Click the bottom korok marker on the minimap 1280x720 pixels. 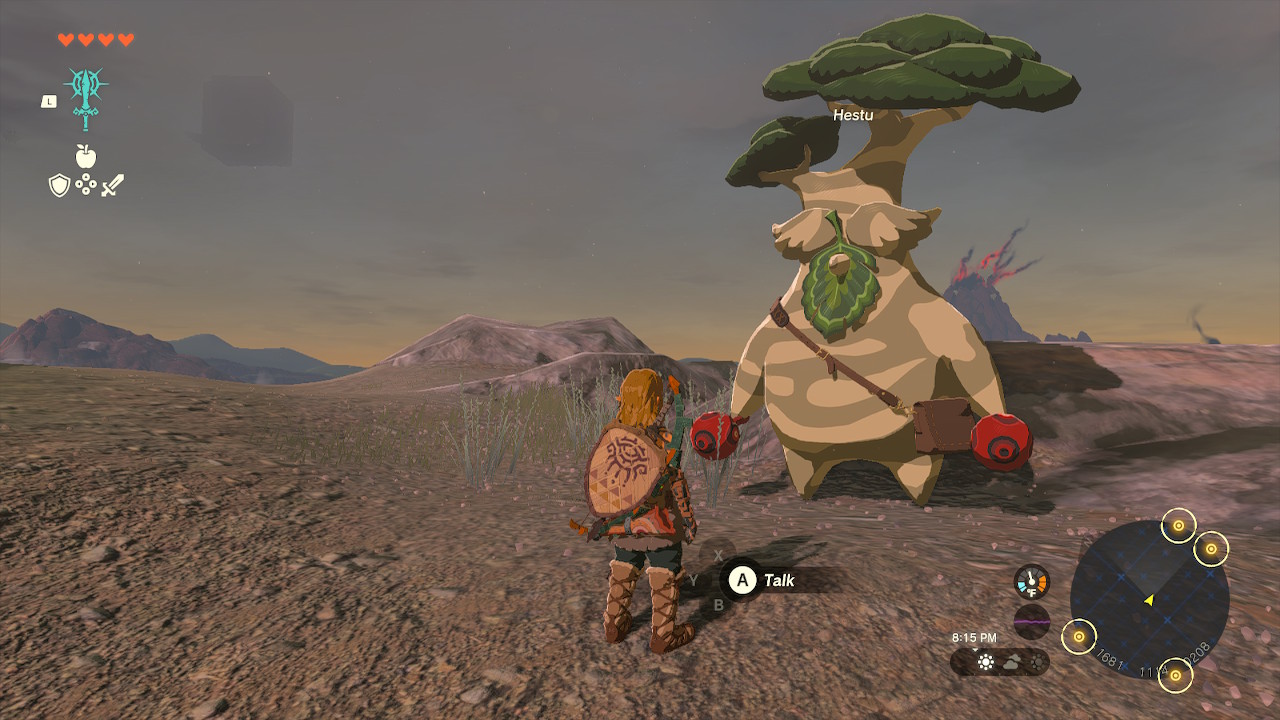[1177, 676]
